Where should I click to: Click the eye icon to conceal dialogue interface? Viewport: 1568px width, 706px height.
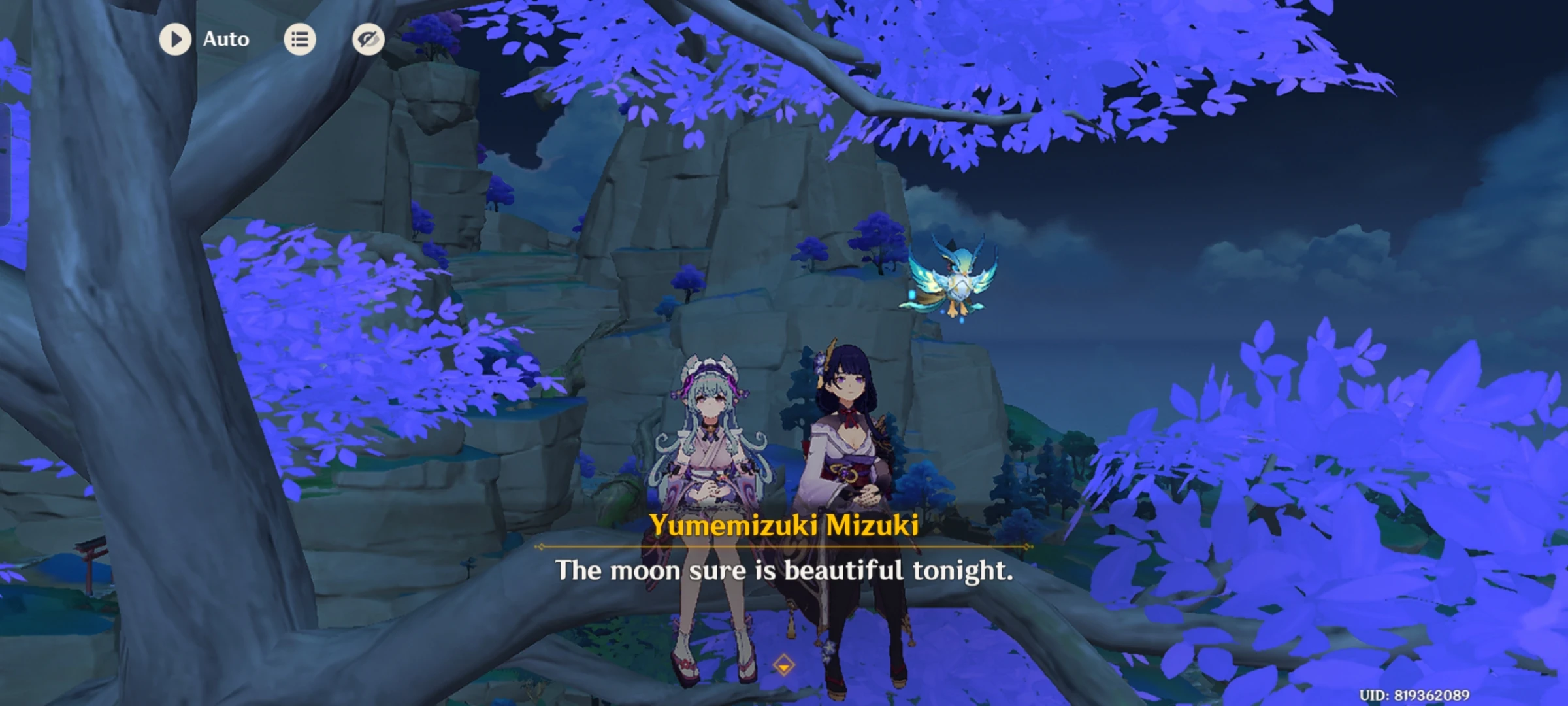(x=367, y=39)
